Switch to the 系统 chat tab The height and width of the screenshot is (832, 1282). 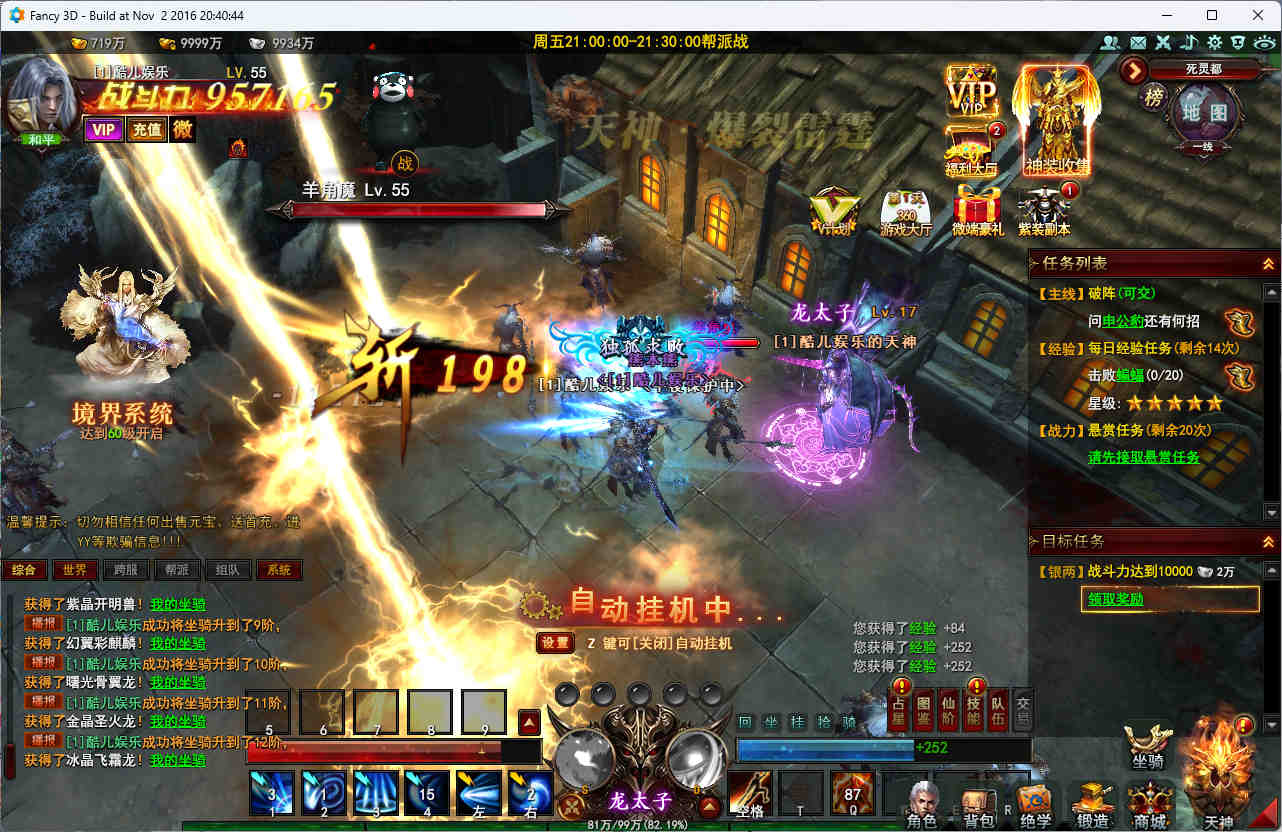pos(279,570)
